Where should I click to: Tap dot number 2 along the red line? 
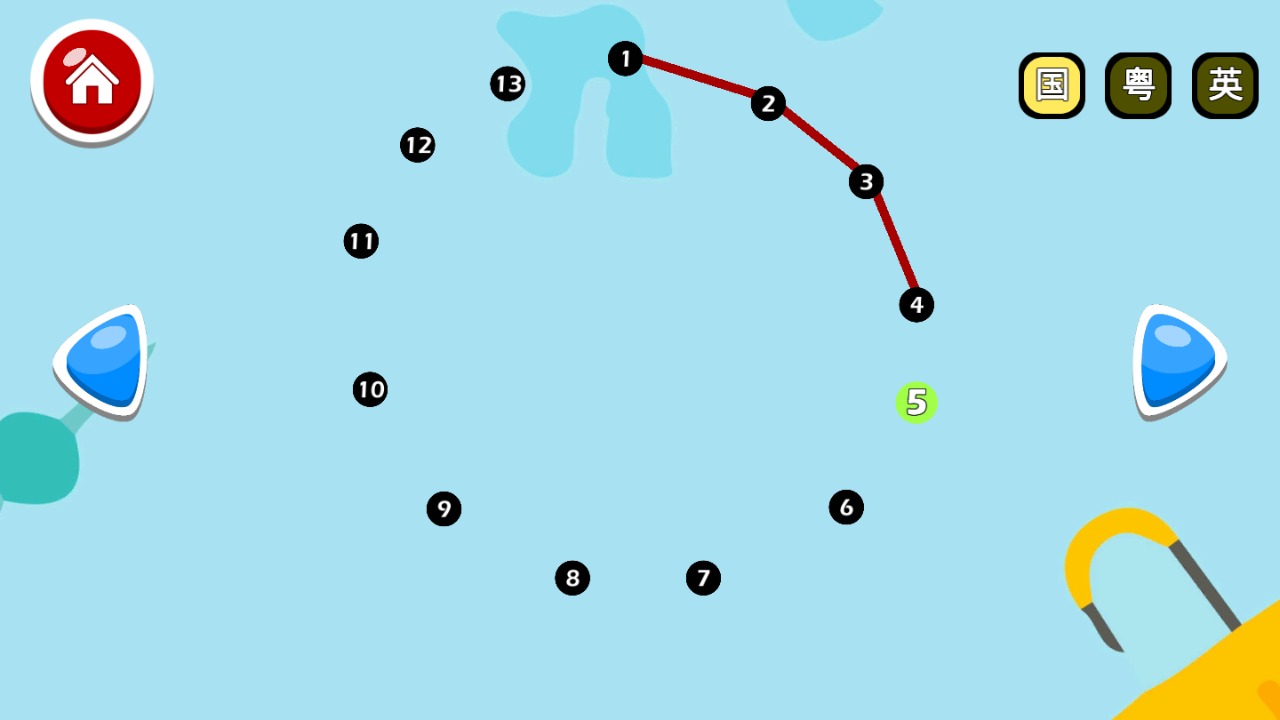tap(767, 103)
